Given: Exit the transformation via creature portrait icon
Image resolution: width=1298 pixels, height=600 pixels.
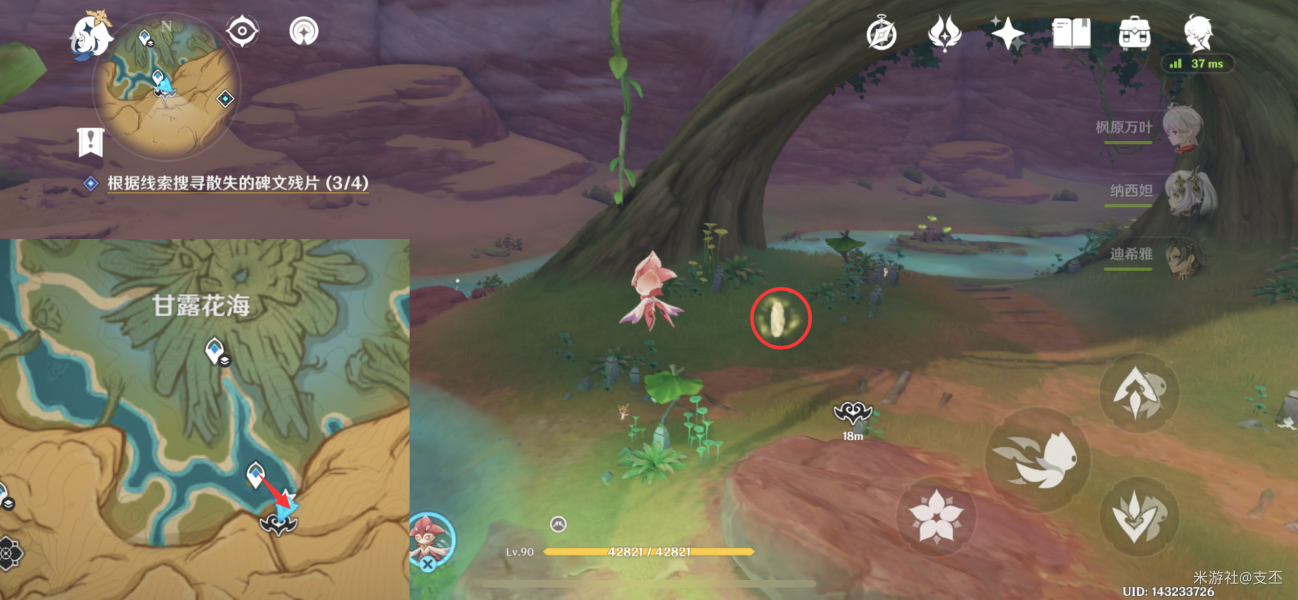Looking at the screenshot, I should pos(432,538).
